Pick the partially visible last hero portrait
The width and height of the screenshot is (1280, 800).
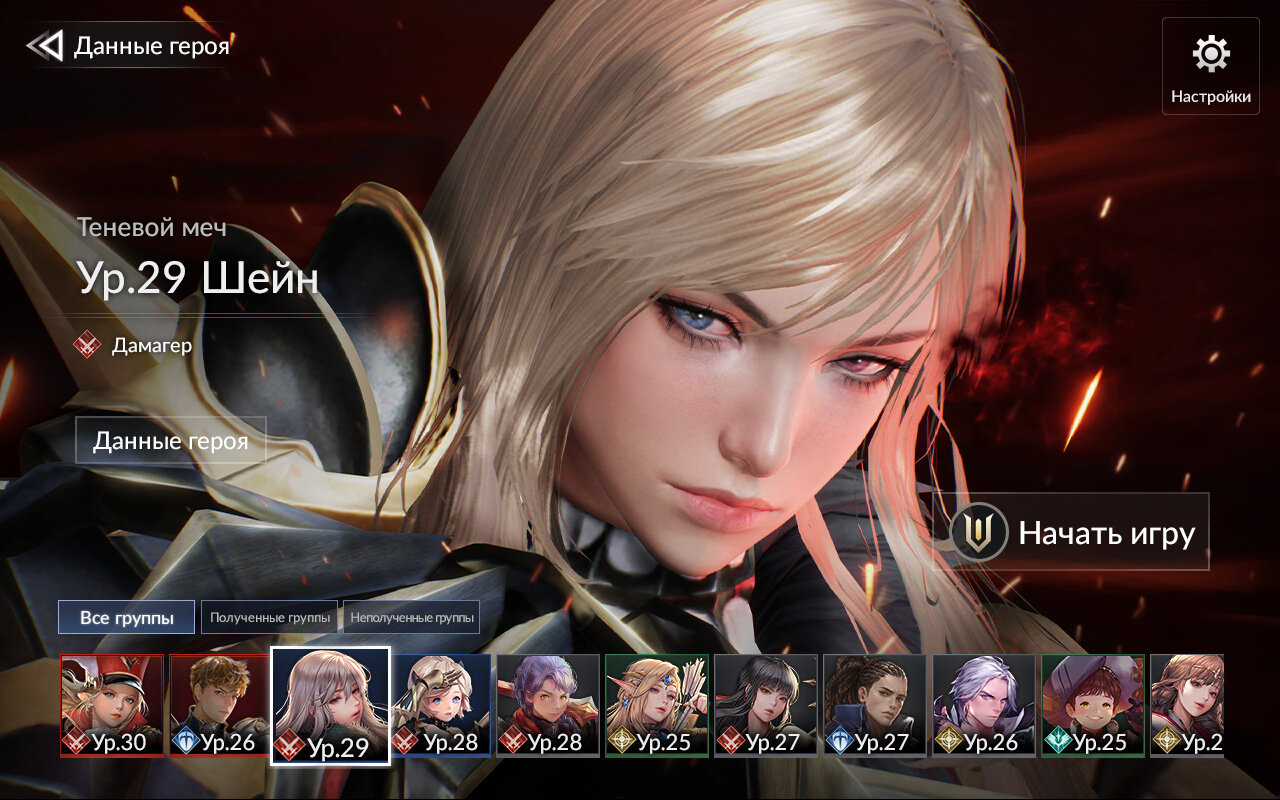1188,705
